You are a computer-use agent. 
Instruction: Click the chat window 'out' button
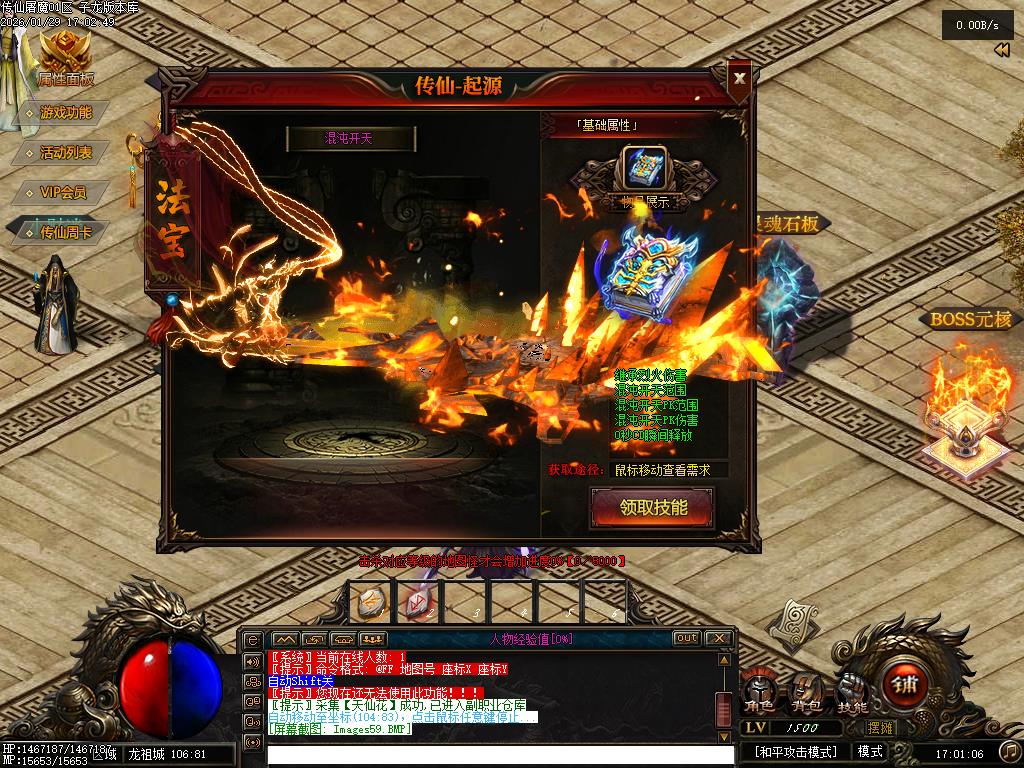[686, 638]
